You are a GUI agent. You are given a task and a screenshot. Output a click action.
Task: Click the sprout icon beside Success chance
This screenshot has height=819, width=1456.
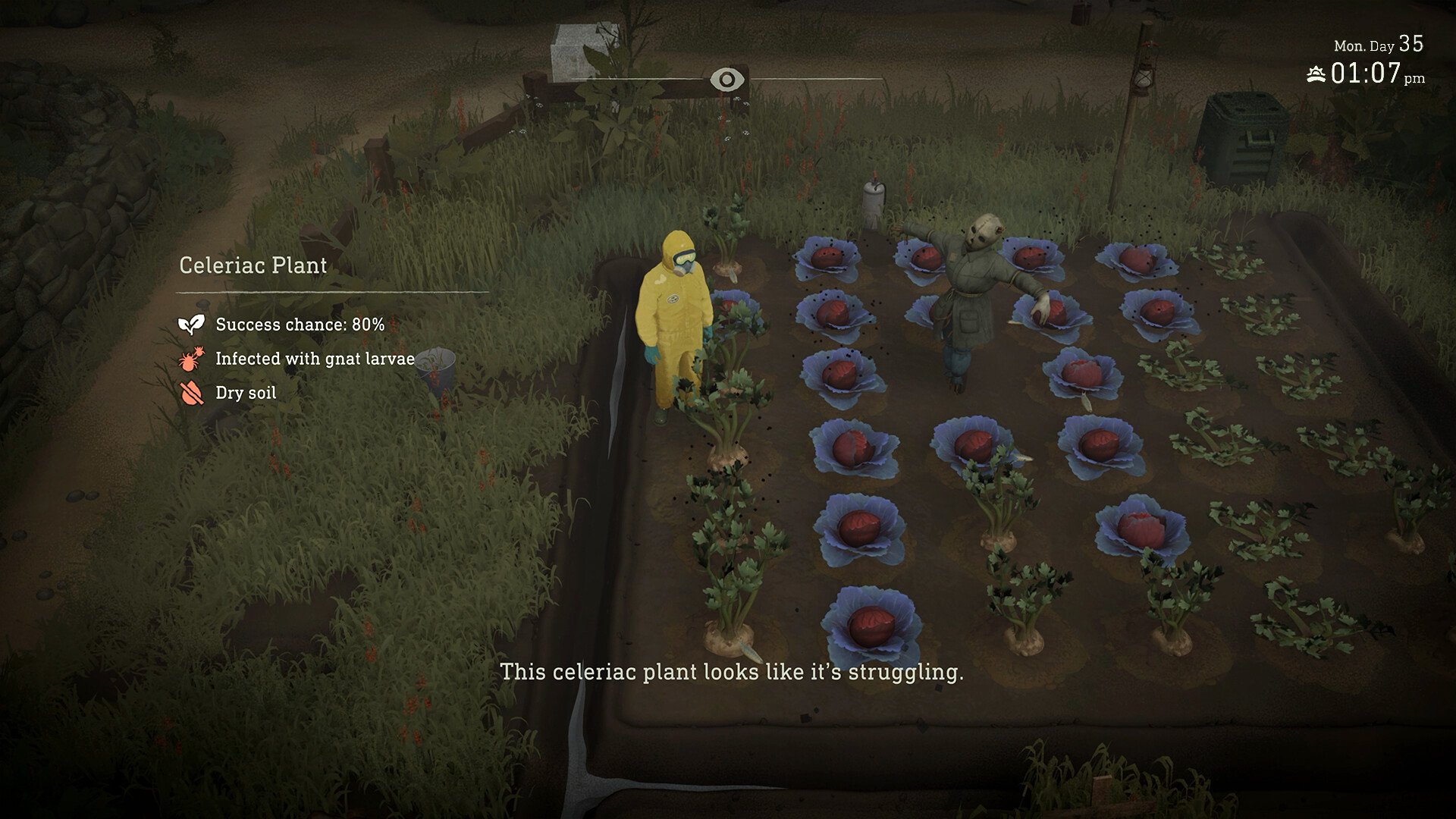click(191, 325)
